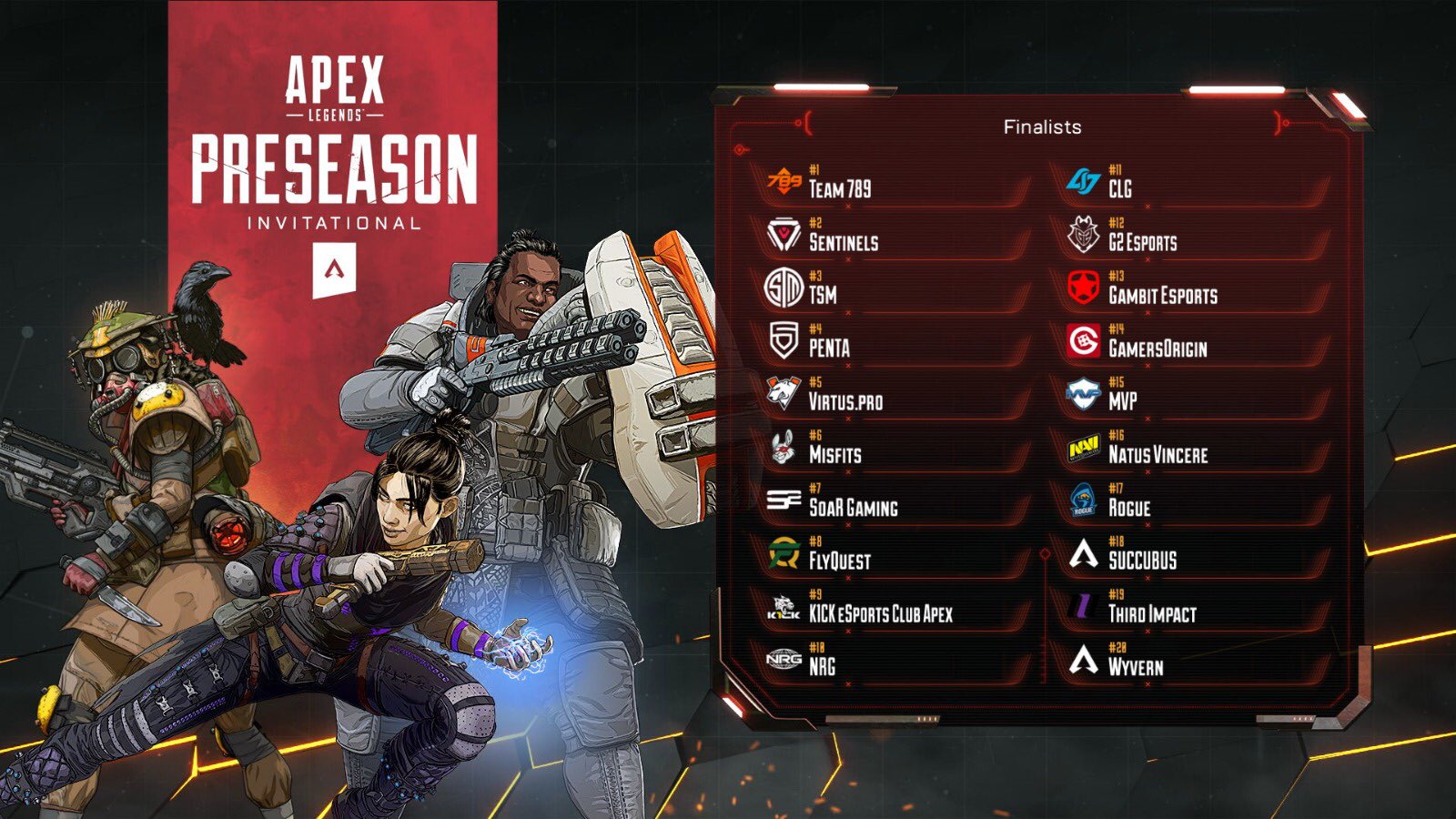Click the Rogue finalist row
Image resolution: width=1456 pixels, height=819 pixels.
click(x=1128, y=508)
